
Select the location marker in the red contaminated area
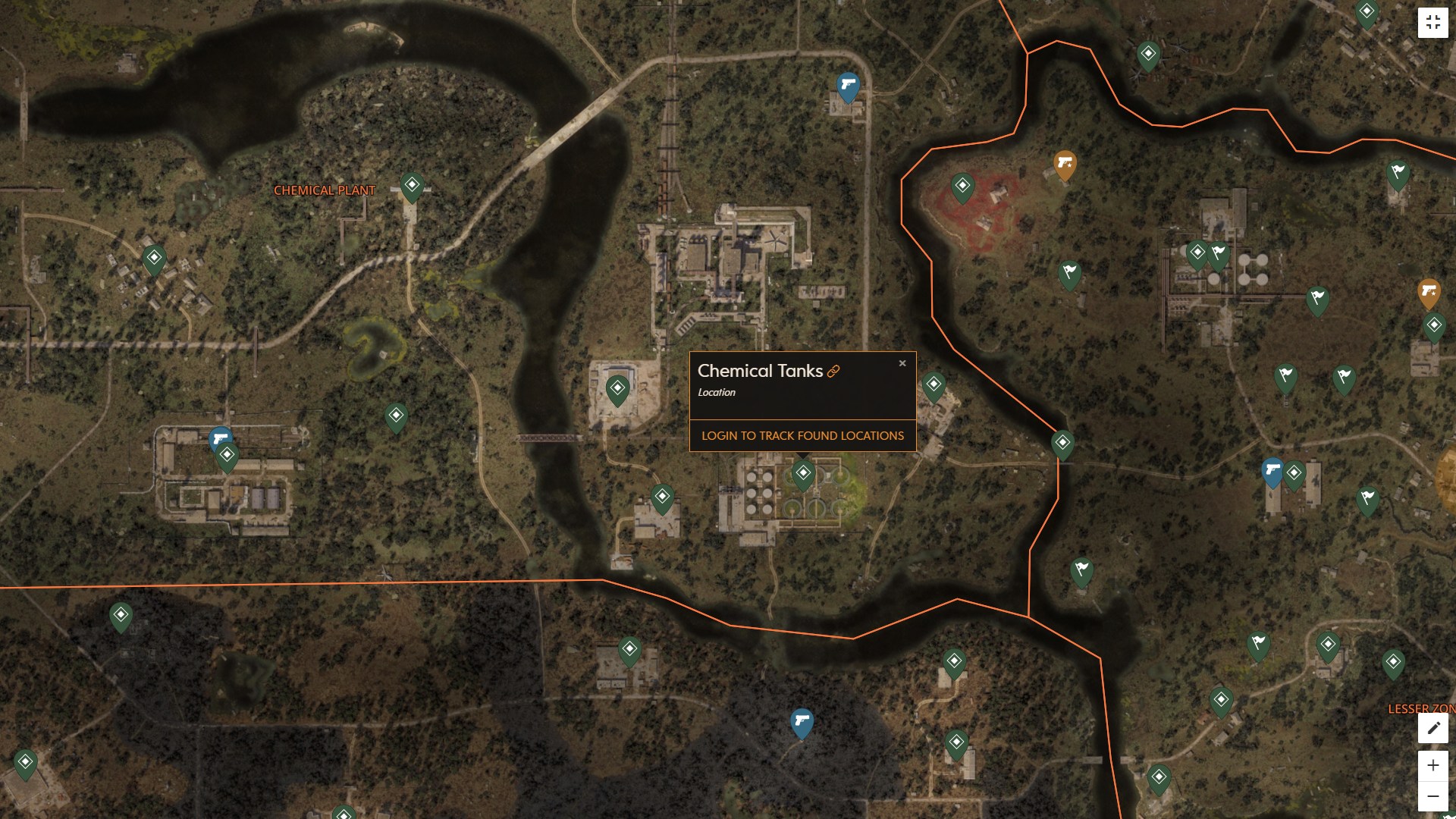coord(962,185)
